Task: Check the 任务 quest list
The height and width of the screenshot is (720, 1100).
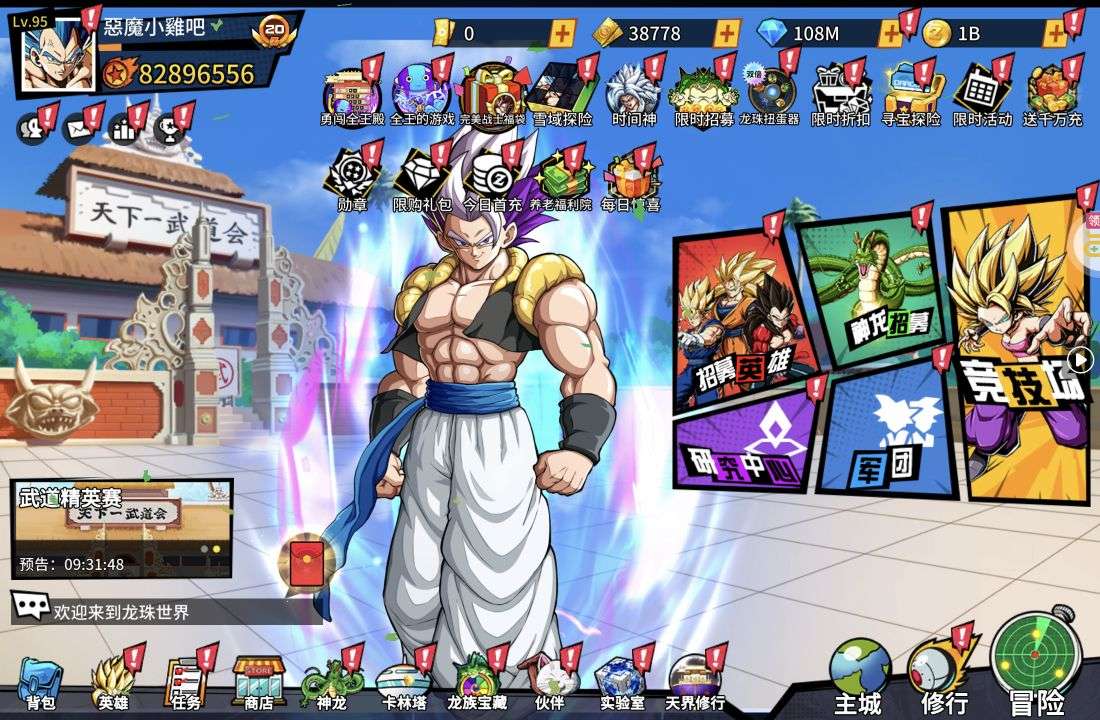Action: tap(185, 684)
